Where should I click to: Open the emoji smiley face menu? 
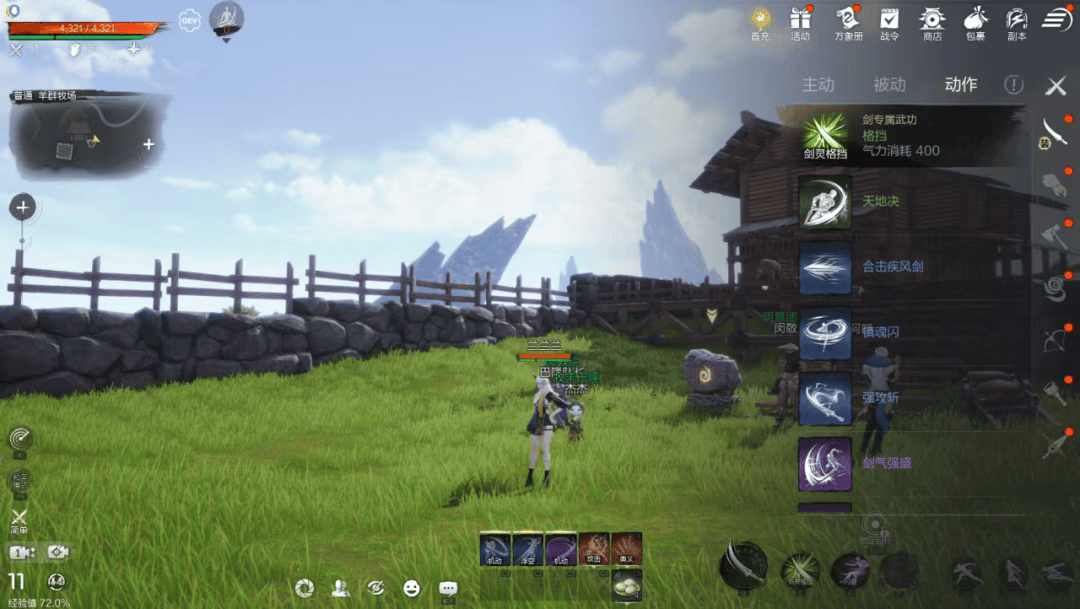[412, 588]
